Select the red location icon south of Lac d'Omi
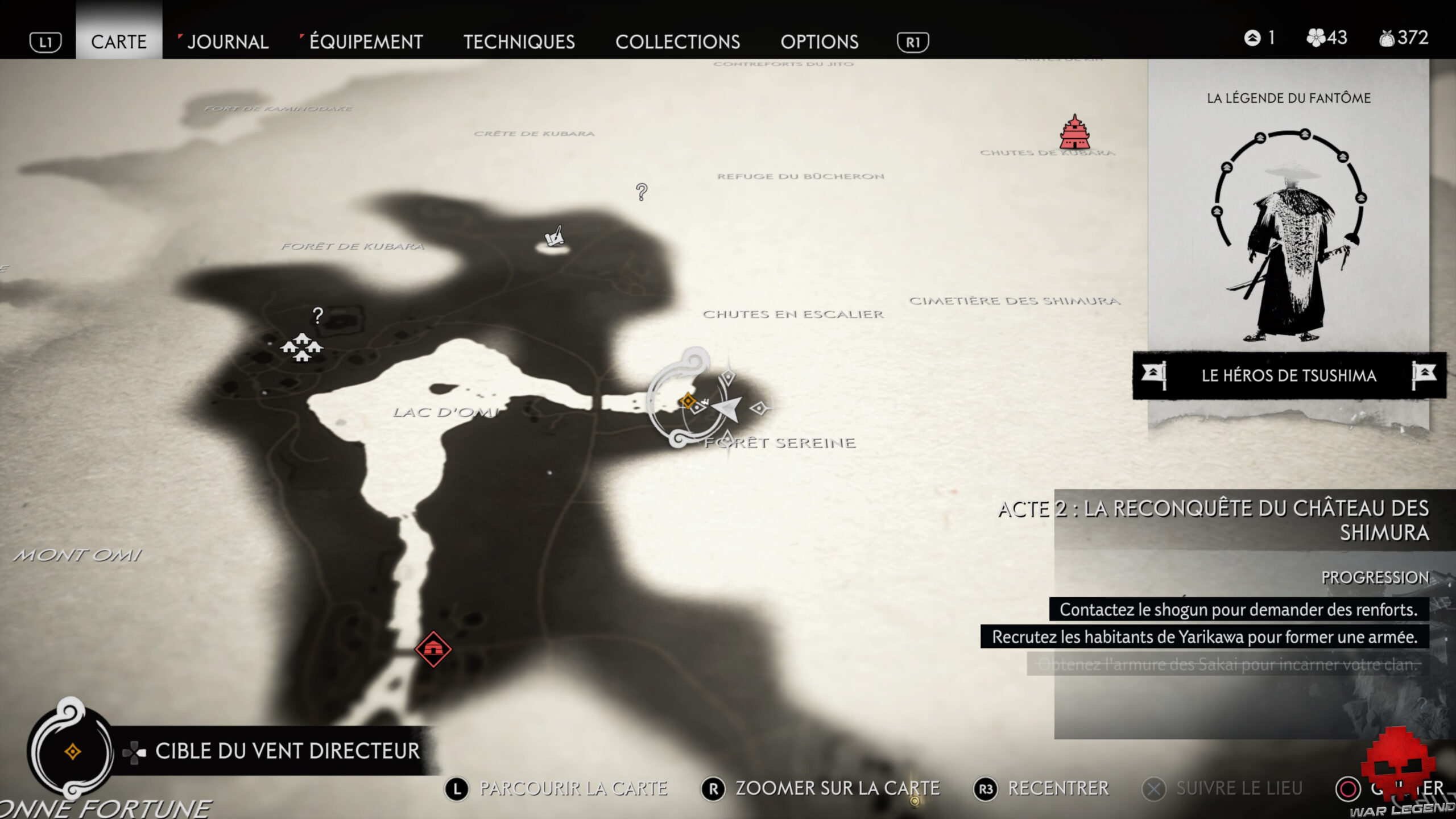The width and height of the screenshot is (1456, 819). [x=433, y=647]
